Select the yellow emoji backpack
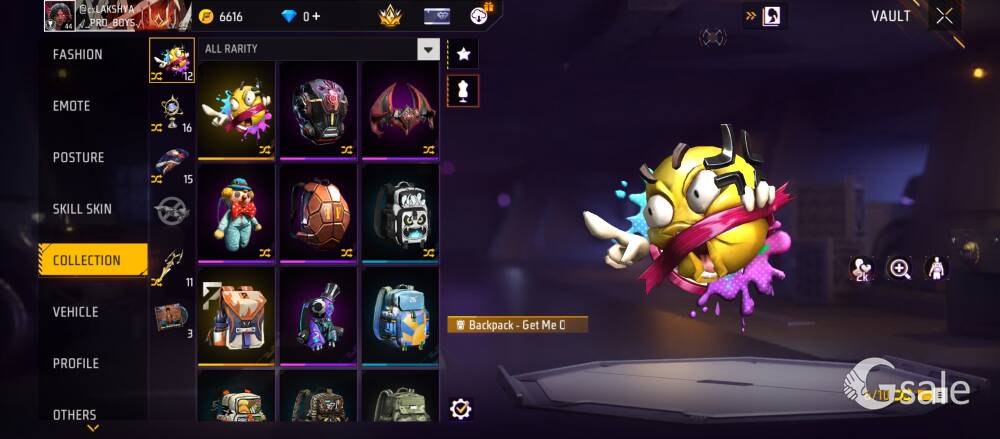The image size is (1000, 439). [x=236, y=109]
